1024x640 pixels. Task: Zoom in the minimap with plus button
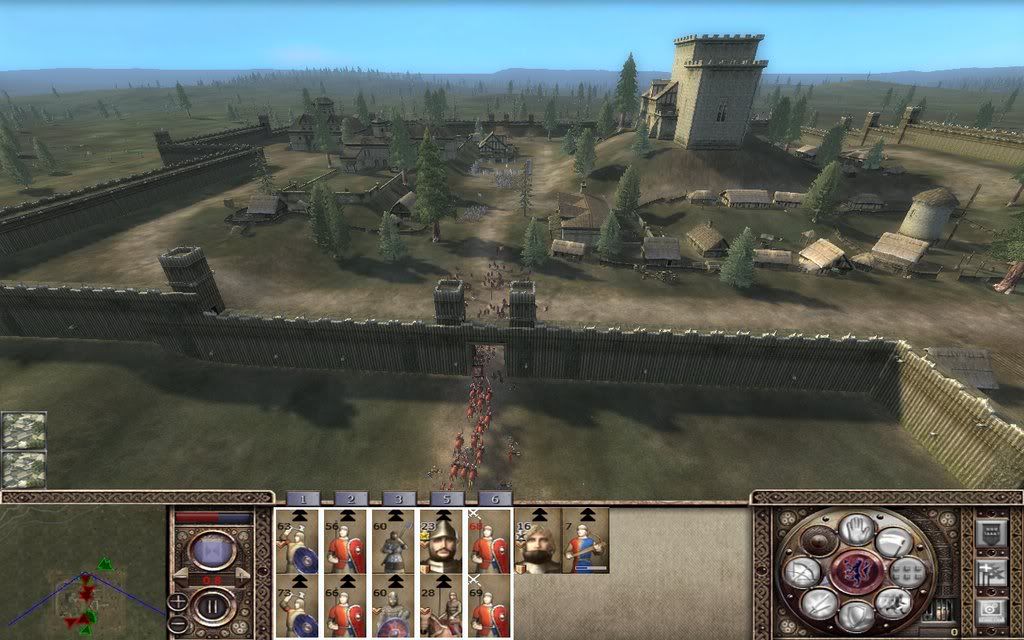(177, 602)
